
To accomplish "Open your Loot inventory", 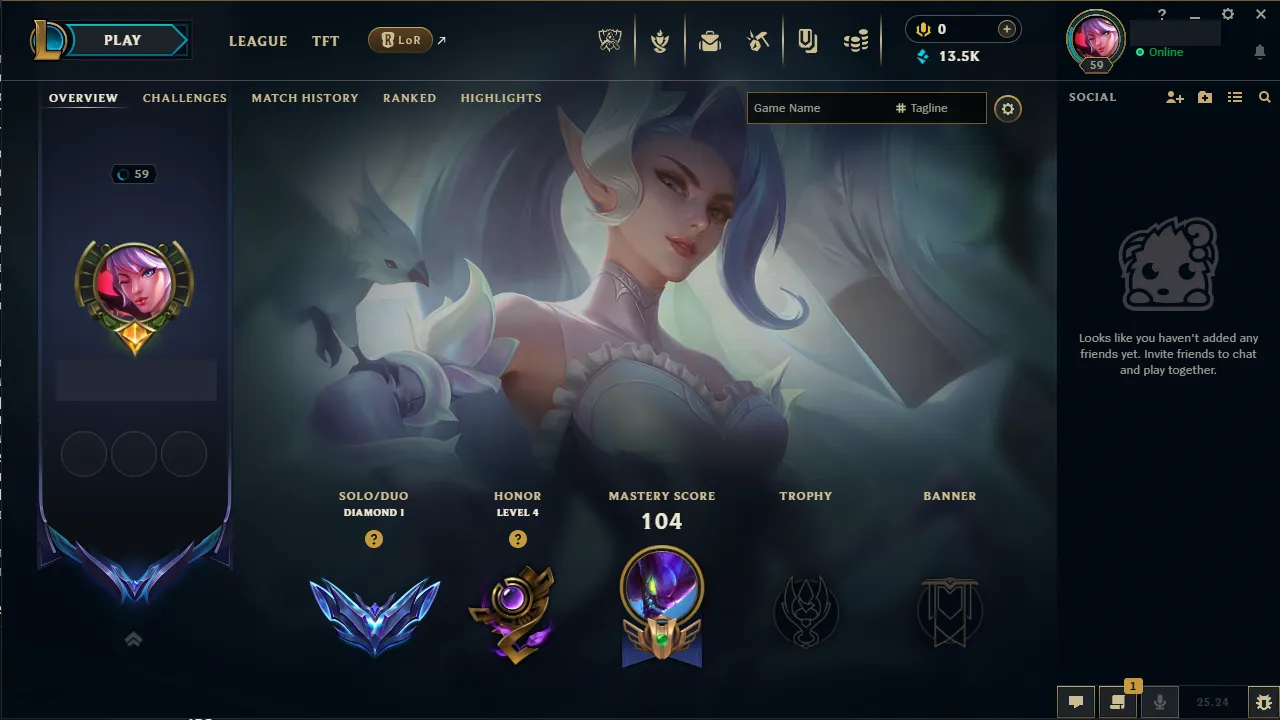I will [x=710, y=40].
